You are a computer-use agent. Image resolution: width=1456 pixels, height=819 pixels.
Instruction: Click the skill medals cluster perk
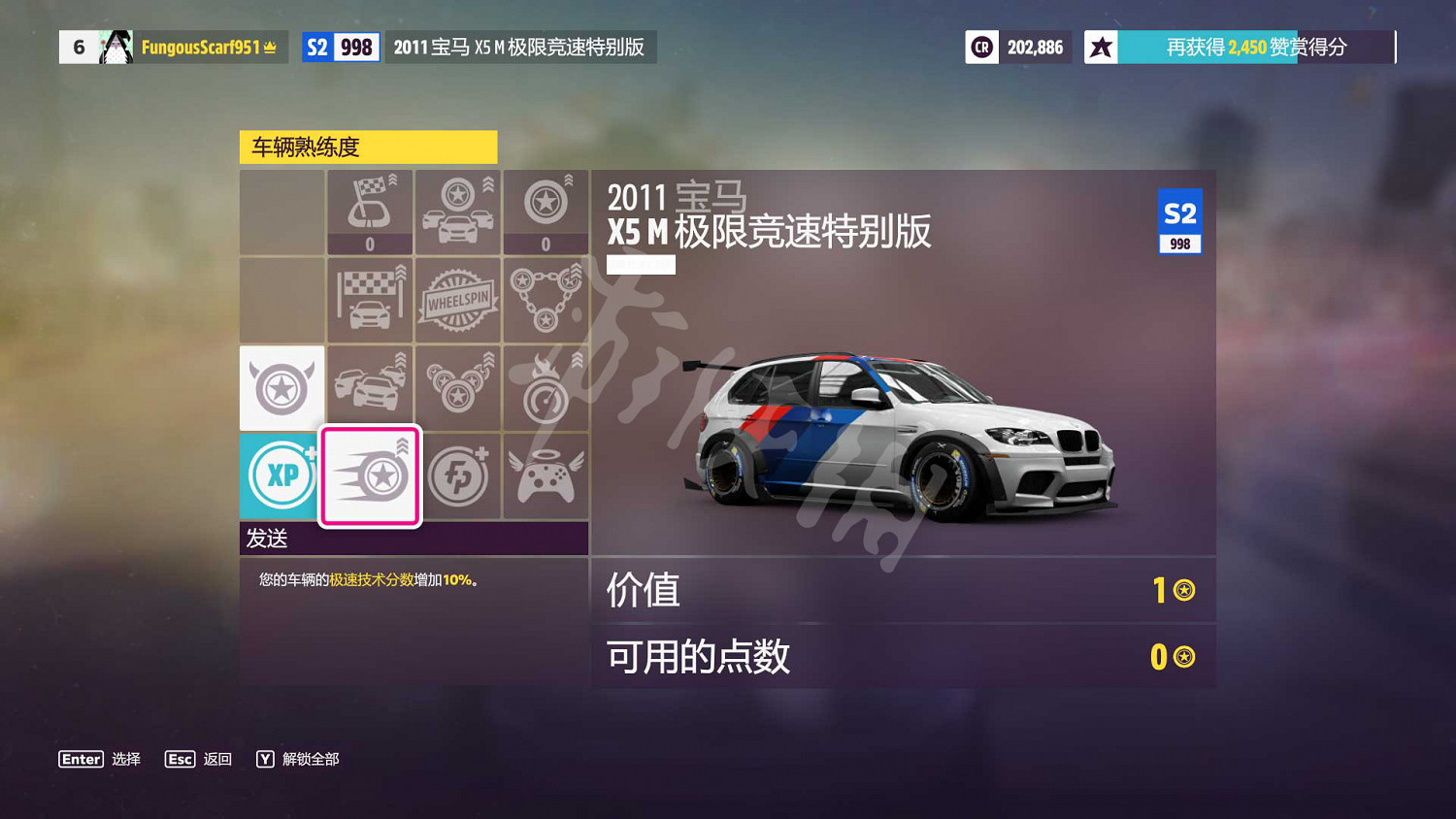[458, 387]
